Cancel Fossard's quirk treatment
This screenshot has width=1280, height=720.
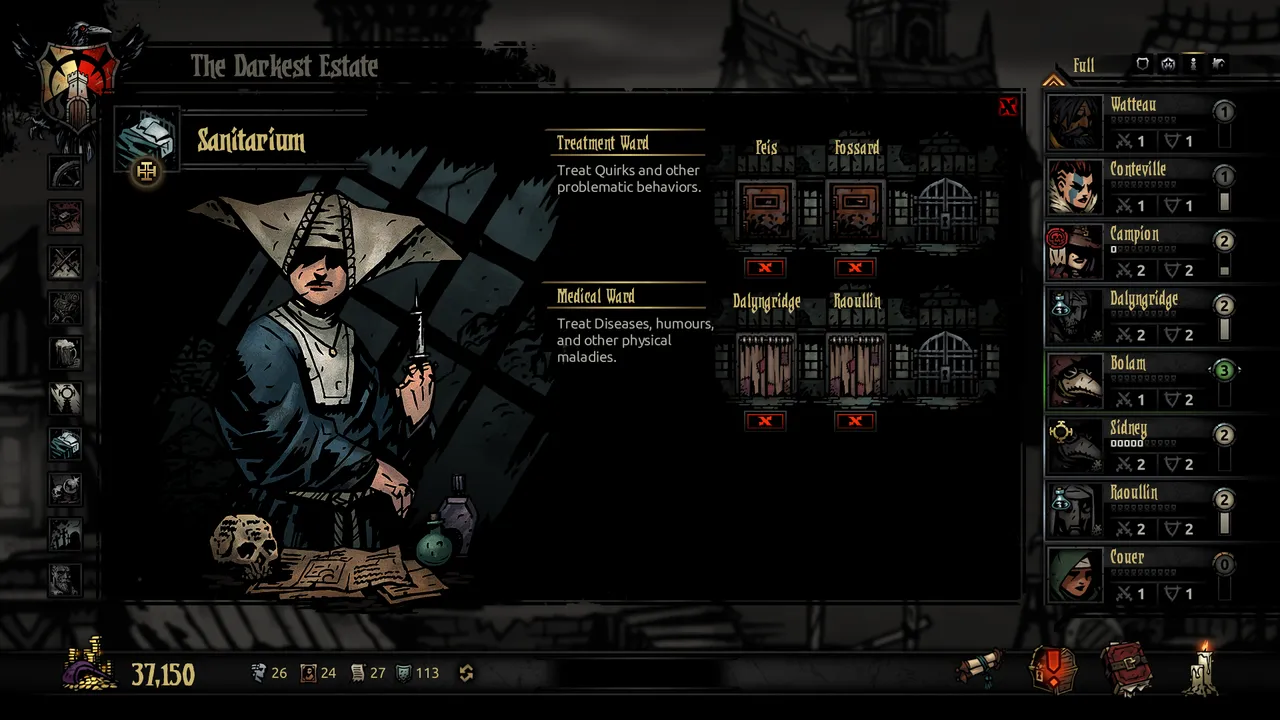point(855,267)
